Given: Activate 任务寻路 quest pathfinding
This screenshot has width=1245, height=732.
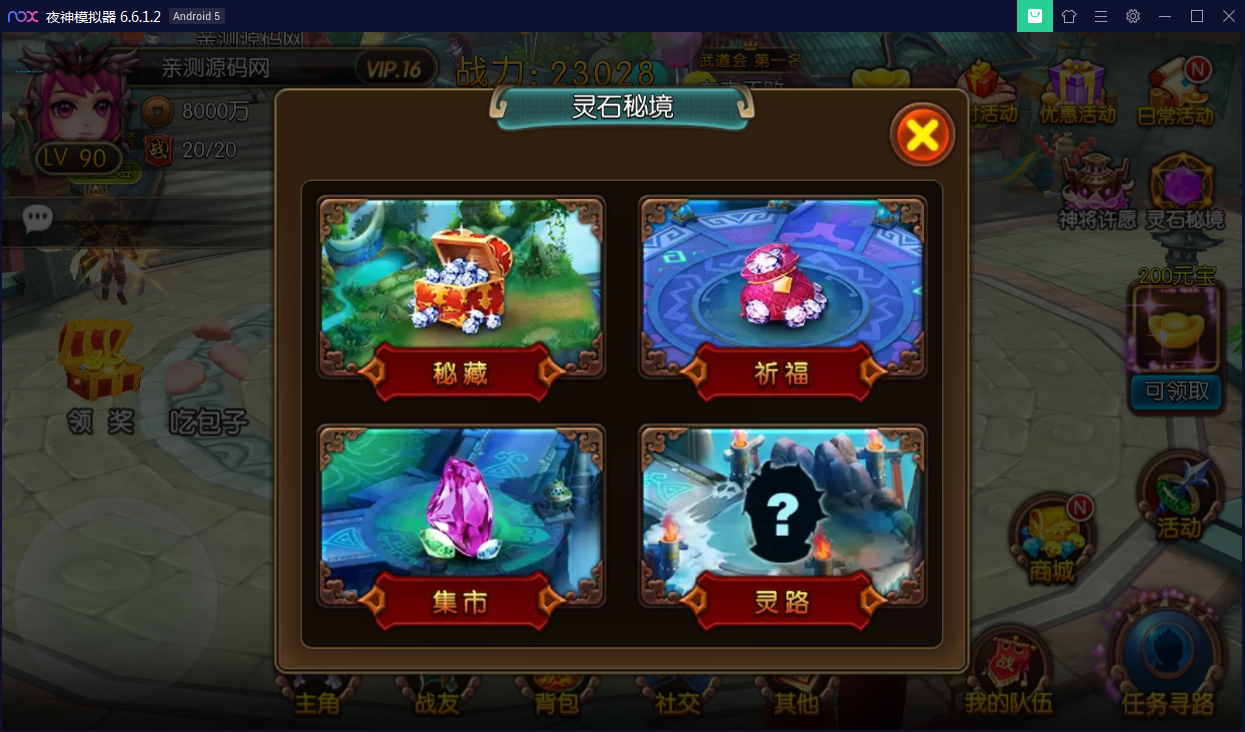Looking at the screenshot, I should [1168, 660].
